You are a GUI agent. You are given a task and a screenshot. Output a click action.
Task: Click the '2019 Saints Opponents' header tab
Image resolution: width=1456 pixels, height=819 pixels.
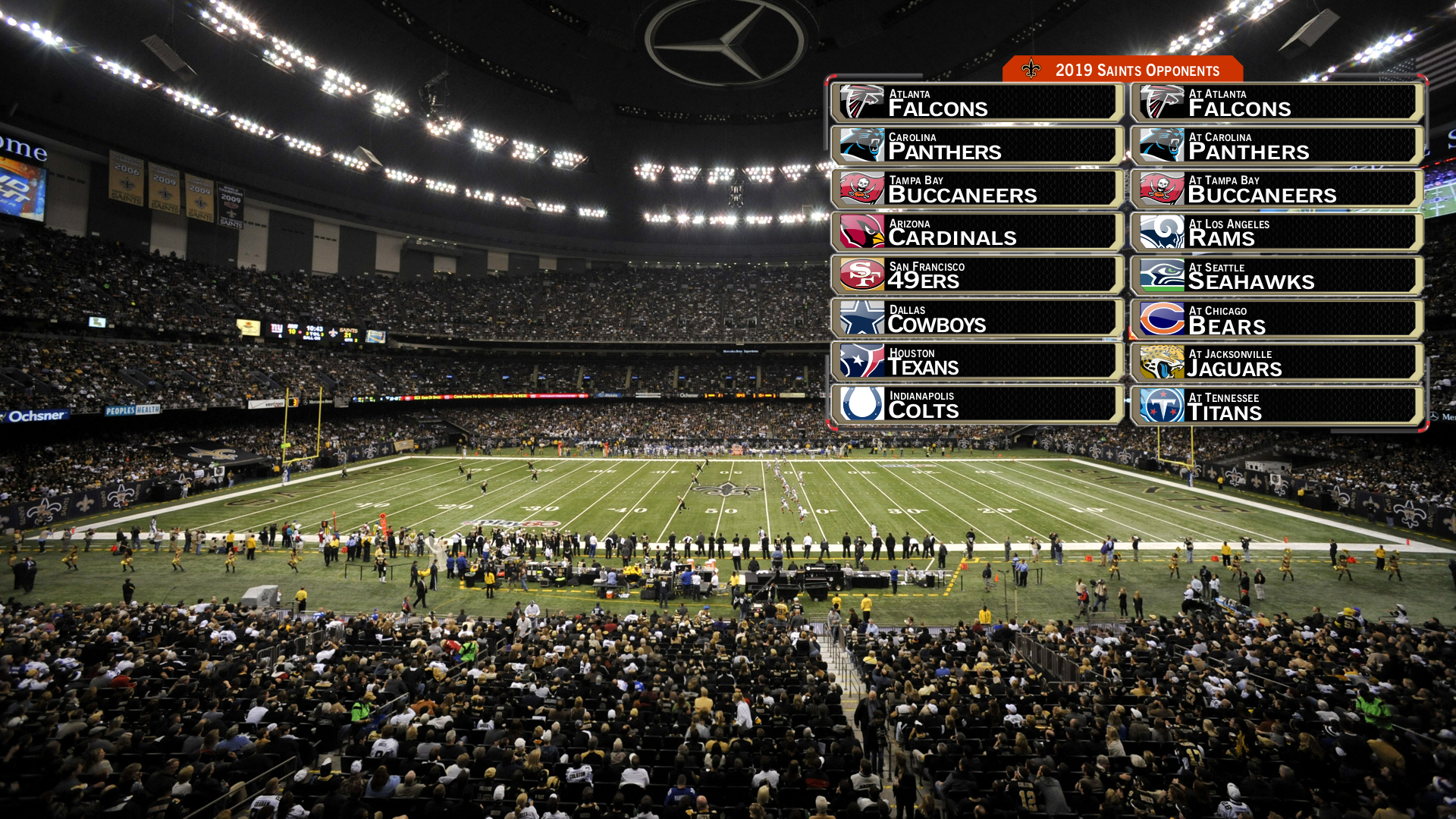(1122, 70)
